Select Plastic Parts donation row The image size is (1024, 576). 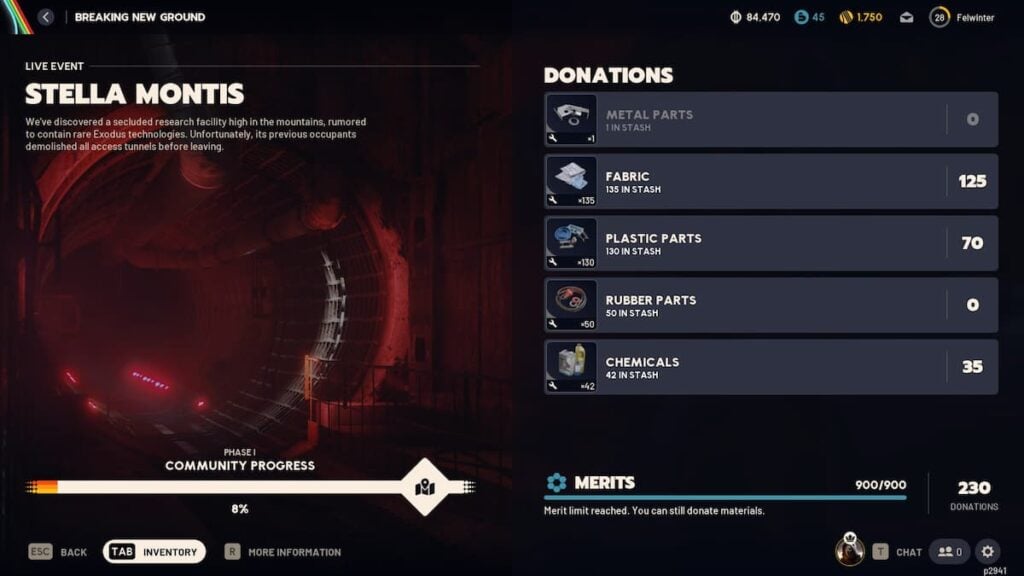coord(770,244)
